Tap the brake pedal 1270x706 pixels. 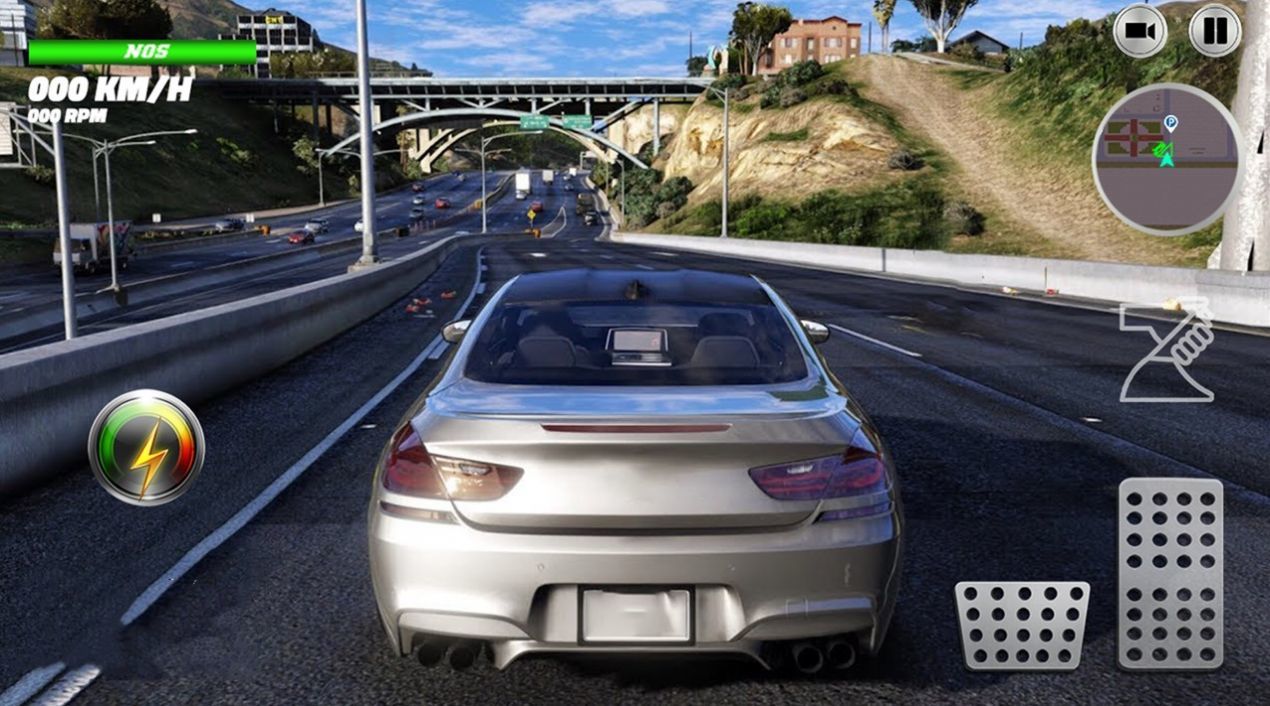(1021, 625)
